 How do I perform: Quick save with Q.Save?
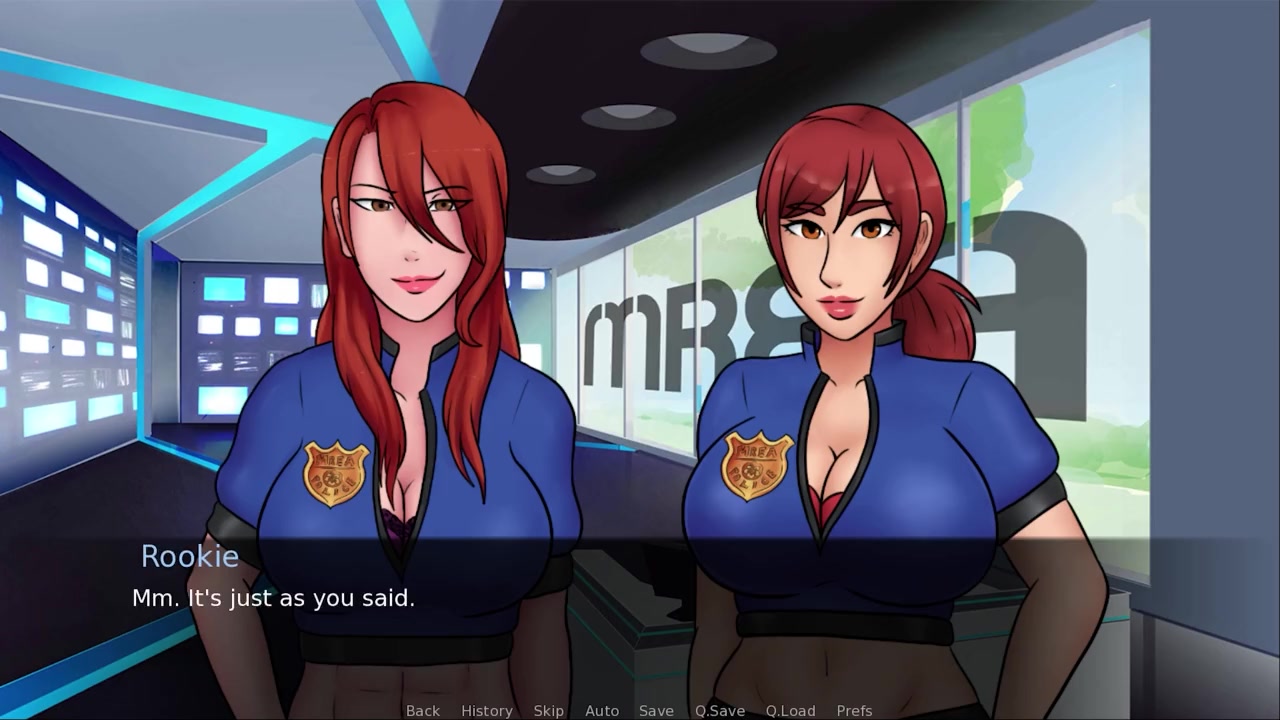[720, 710]
